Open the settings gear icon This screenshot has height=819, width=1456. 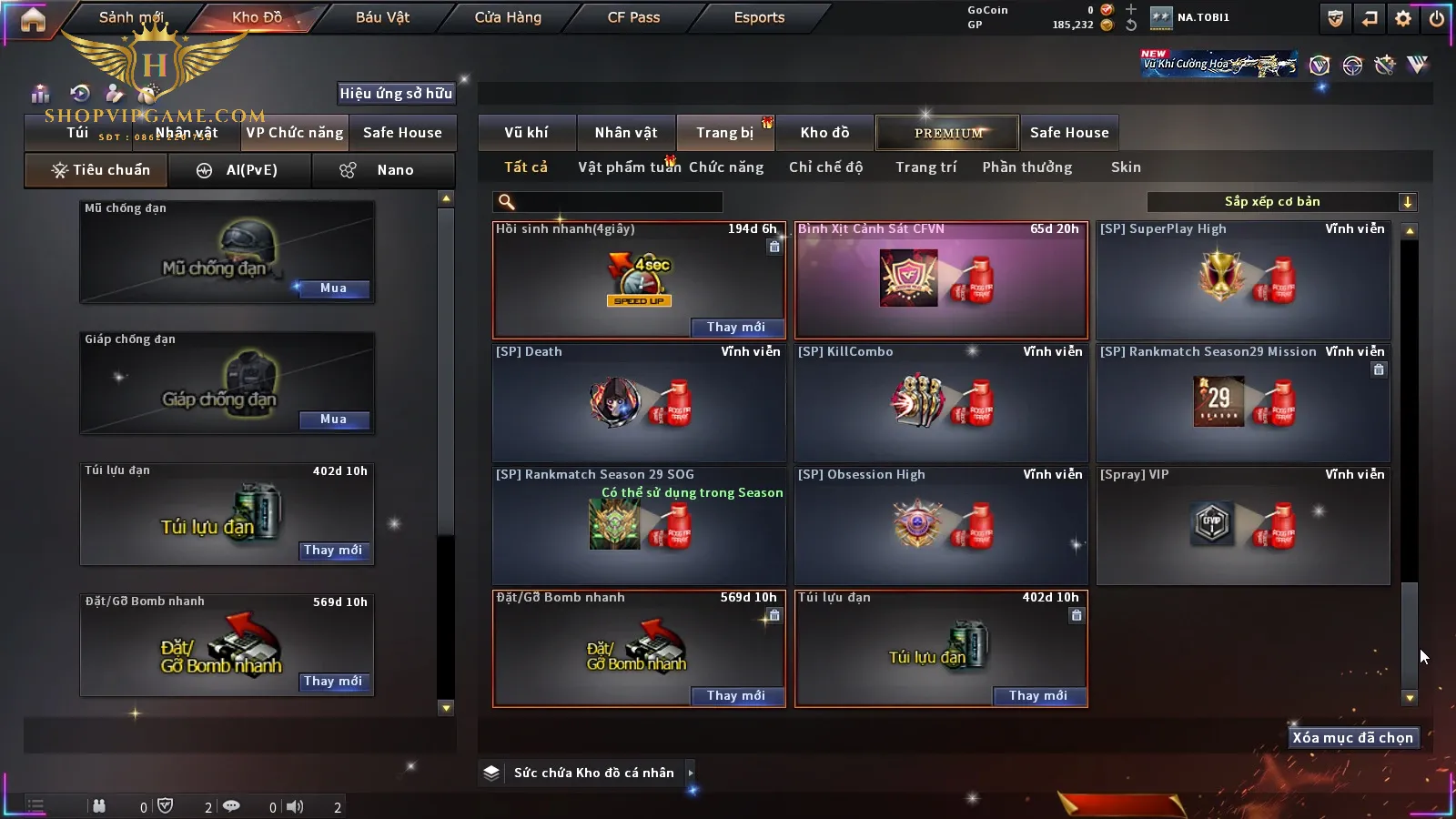1403,18
